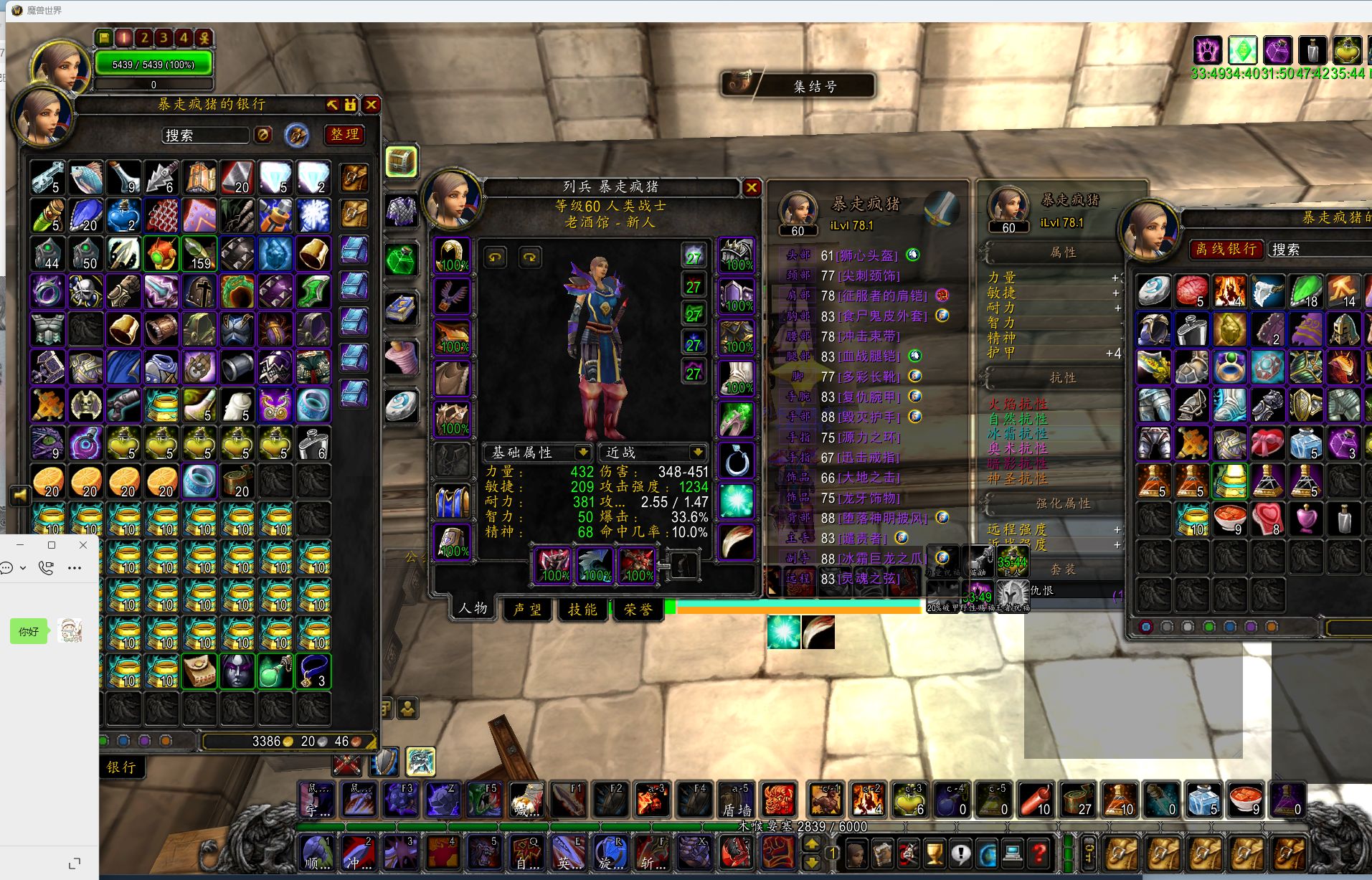
Task: Open the red question mark help button
Action: [1039, 853]
